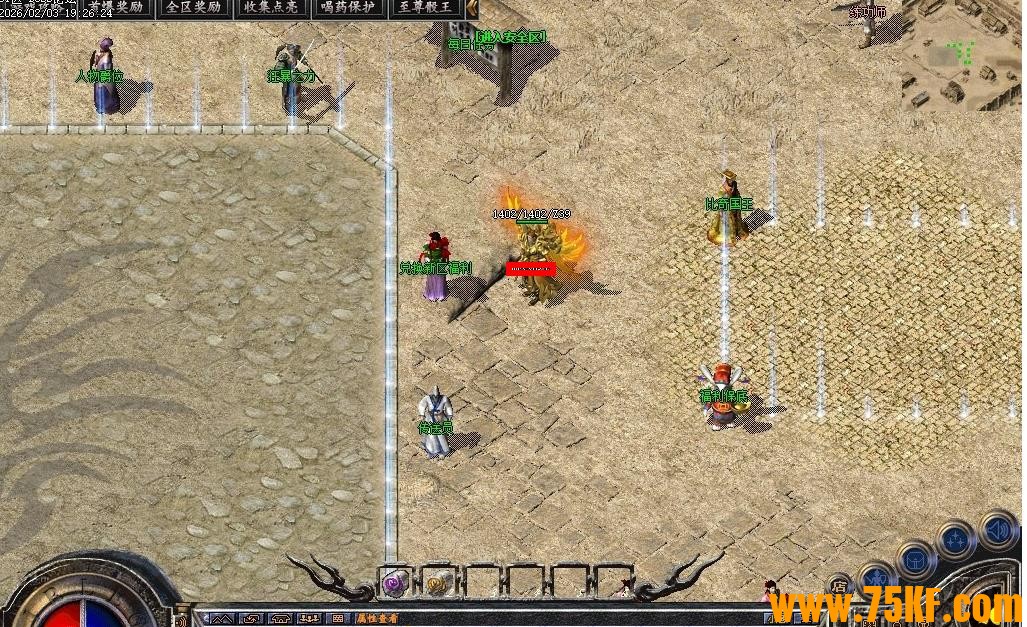Click the 属性查看 attribute view label
The image size is (1027, 627).
[378, 619]
